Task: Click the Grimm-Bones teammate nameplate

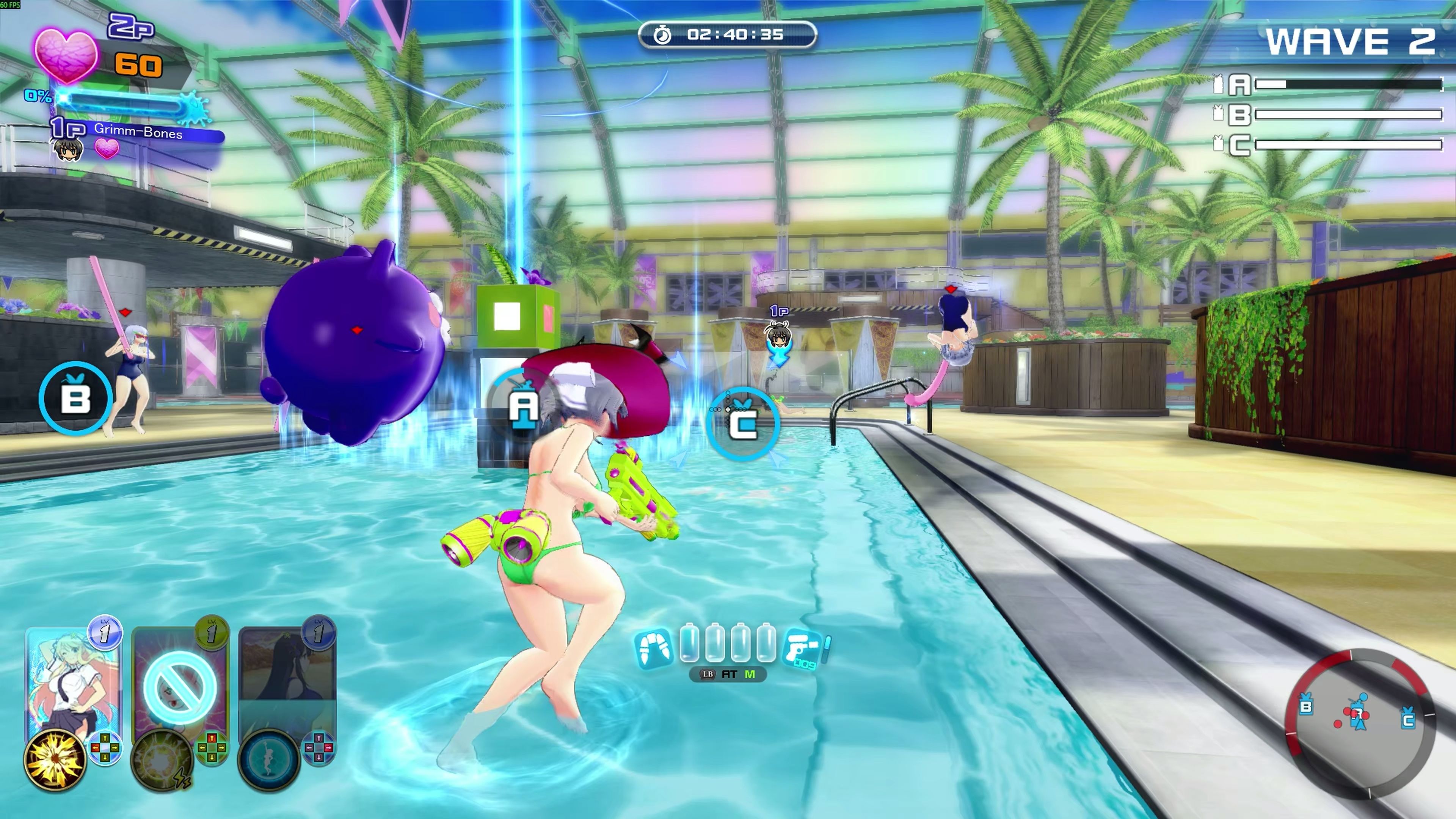Action: pyautogui.click(x=138, y=133)
